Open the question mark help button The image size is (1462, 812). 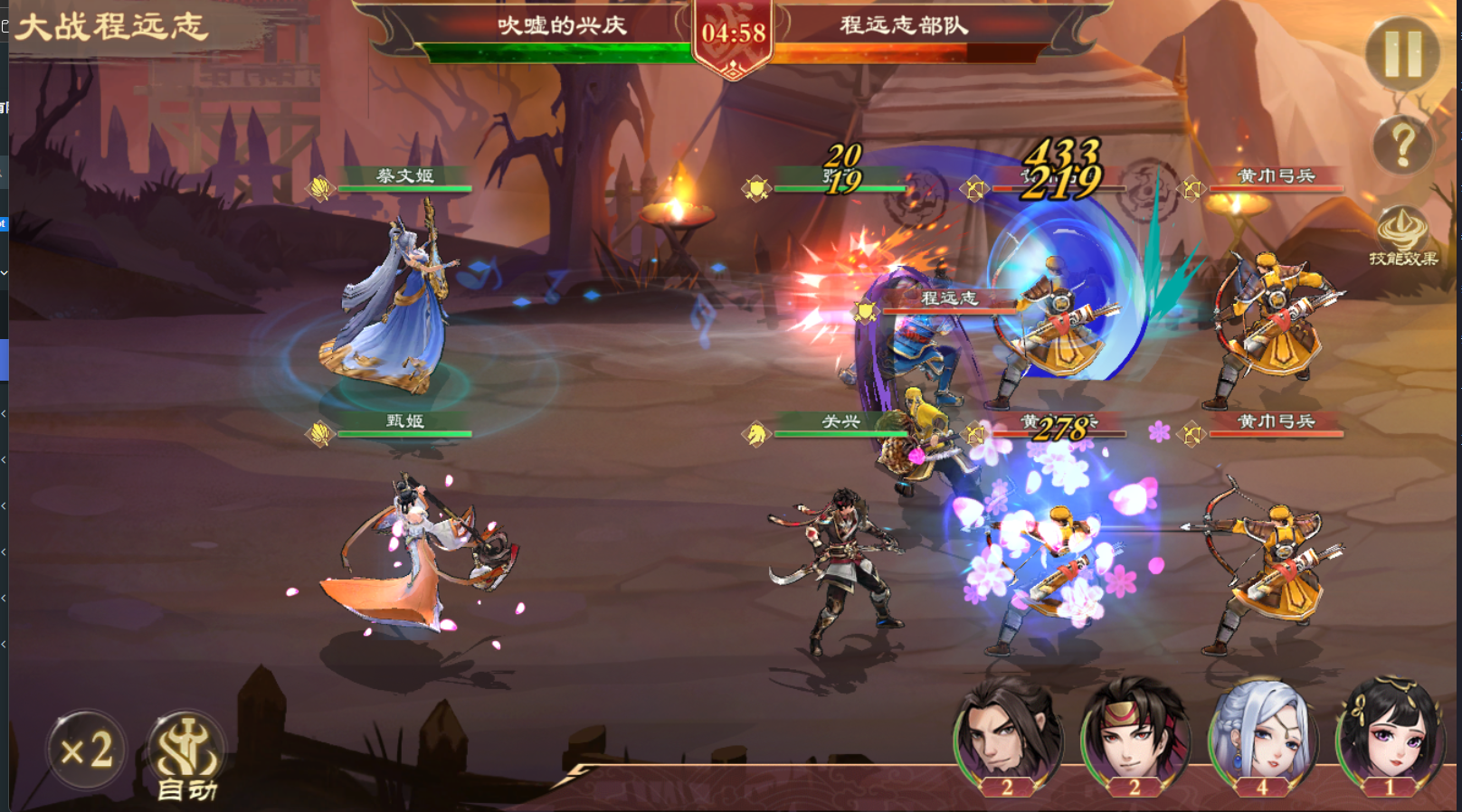(x=1402, y=144)
